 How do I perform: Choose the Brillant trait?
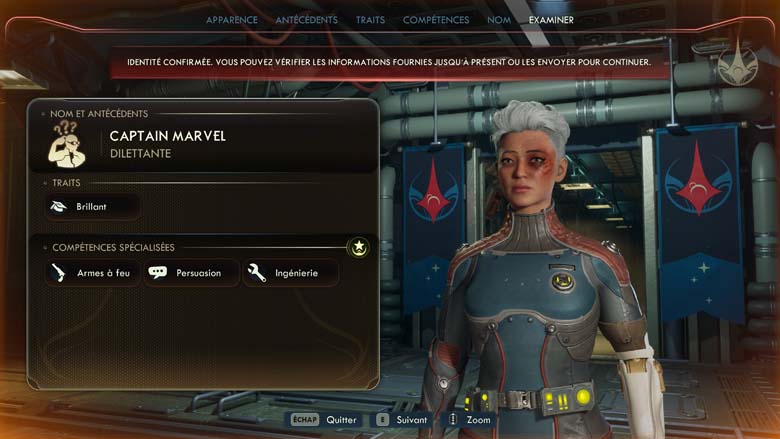92,207
